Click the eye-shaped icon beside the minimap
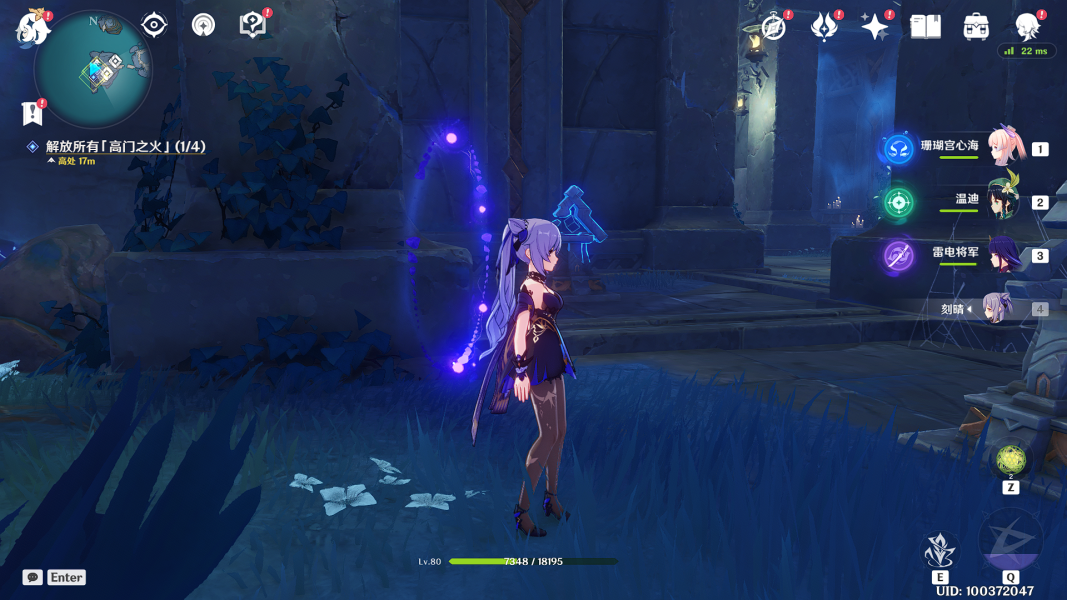Viewport: 1067px width, 600px height. [x=154, y=25]
